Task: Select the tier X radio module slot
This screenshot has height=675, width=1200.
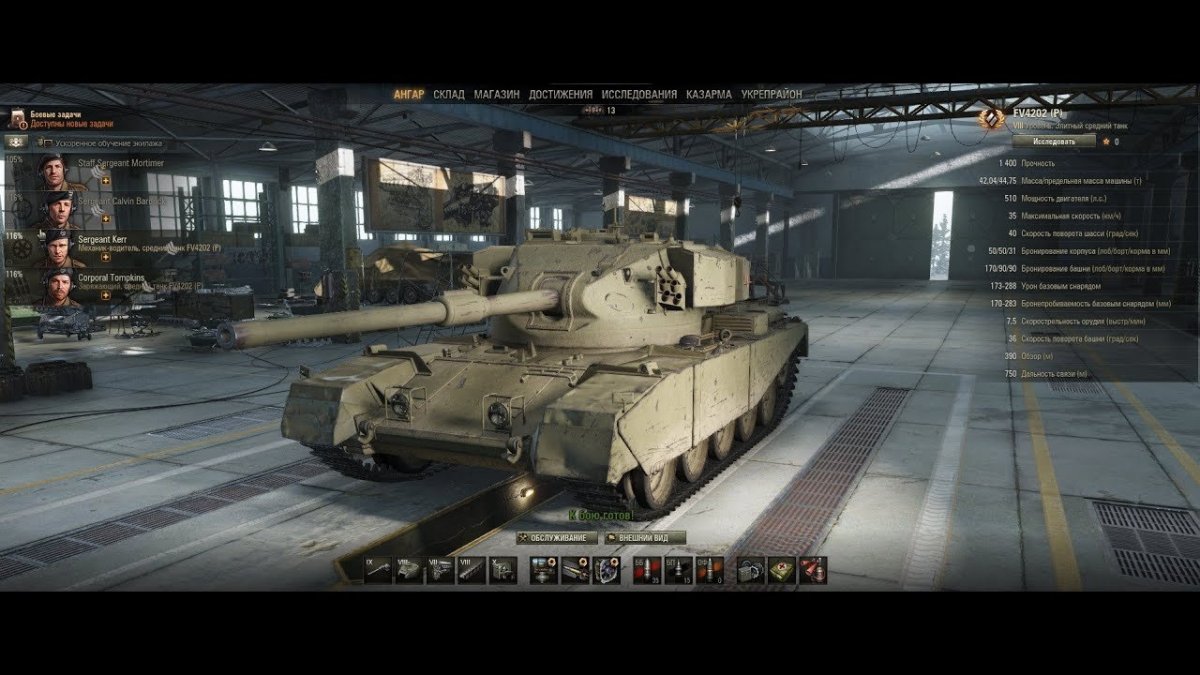Action: (x=503, y=571)
